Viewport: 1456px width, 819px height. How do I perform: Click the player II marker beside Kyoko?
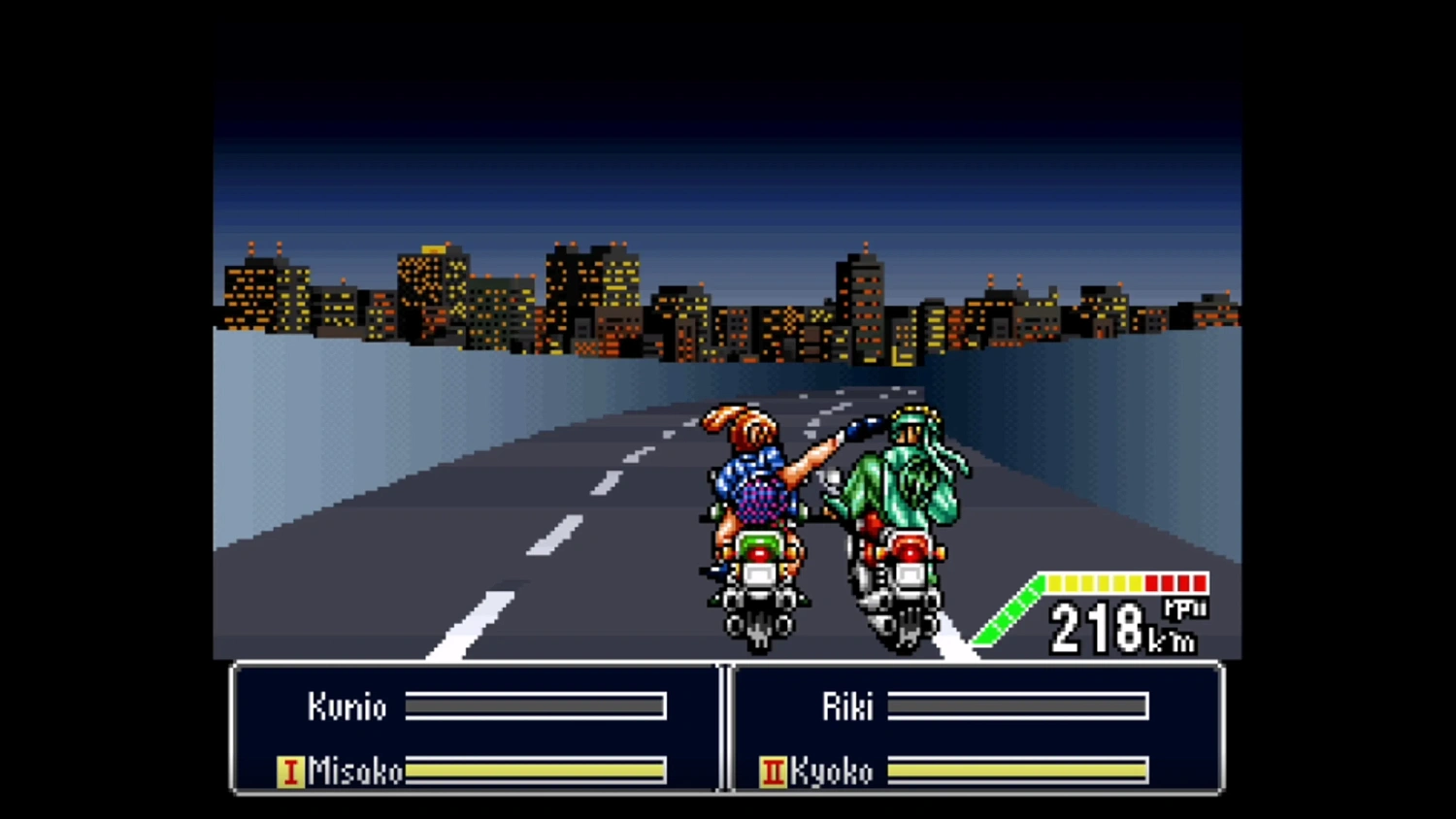coord(772,771)
